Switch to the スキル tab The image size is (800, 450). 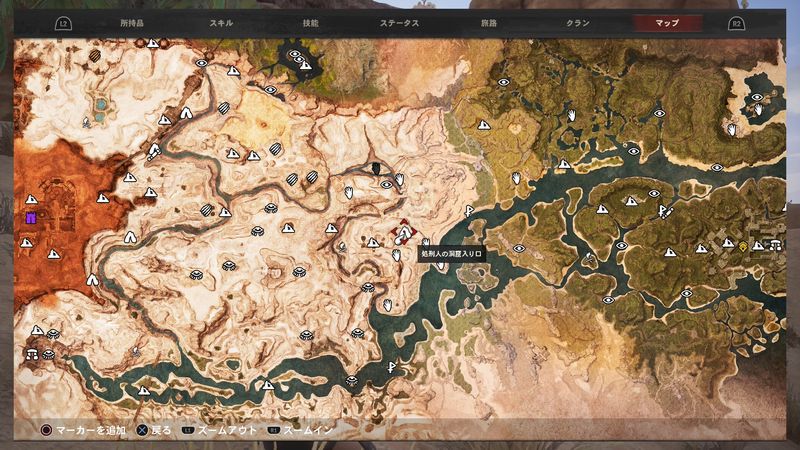pos(223,22)
